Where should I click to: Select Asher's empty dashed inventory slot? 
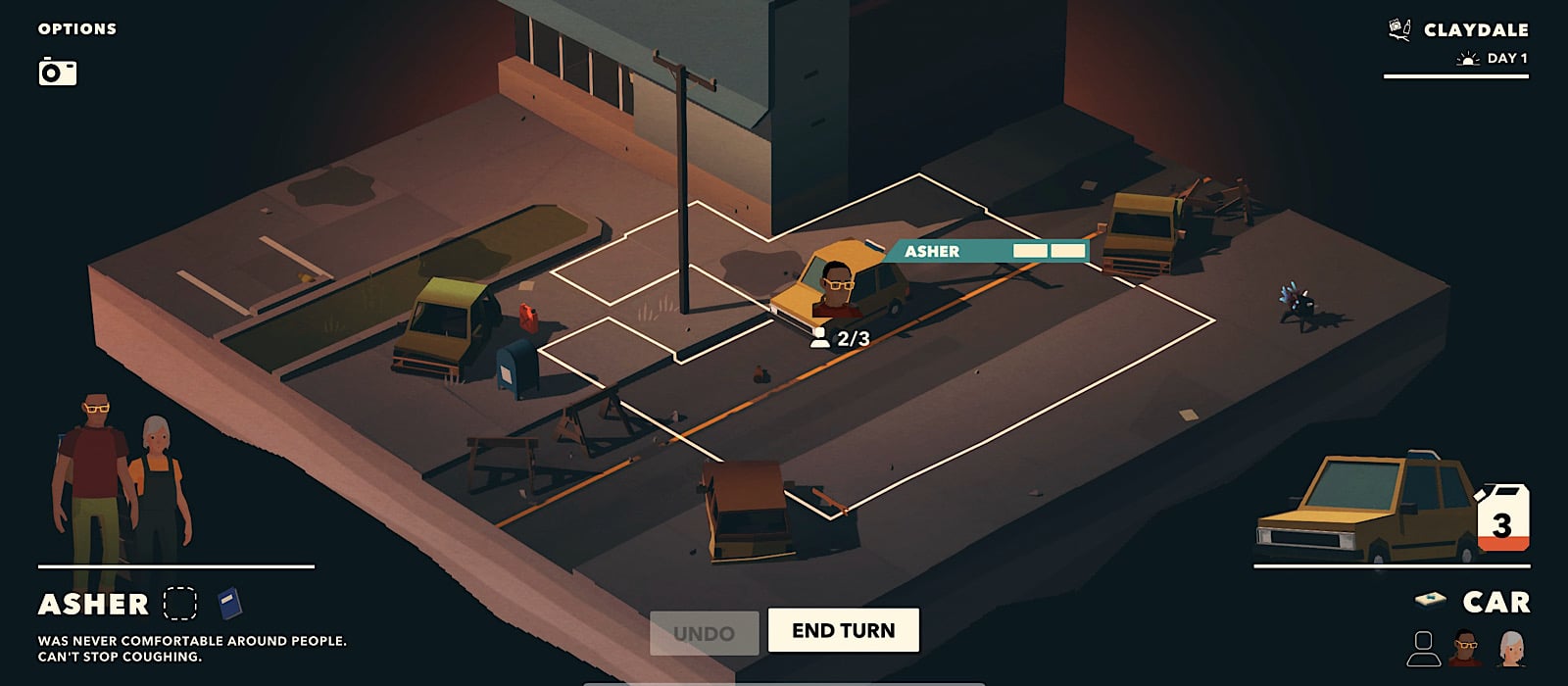[180, 603]
